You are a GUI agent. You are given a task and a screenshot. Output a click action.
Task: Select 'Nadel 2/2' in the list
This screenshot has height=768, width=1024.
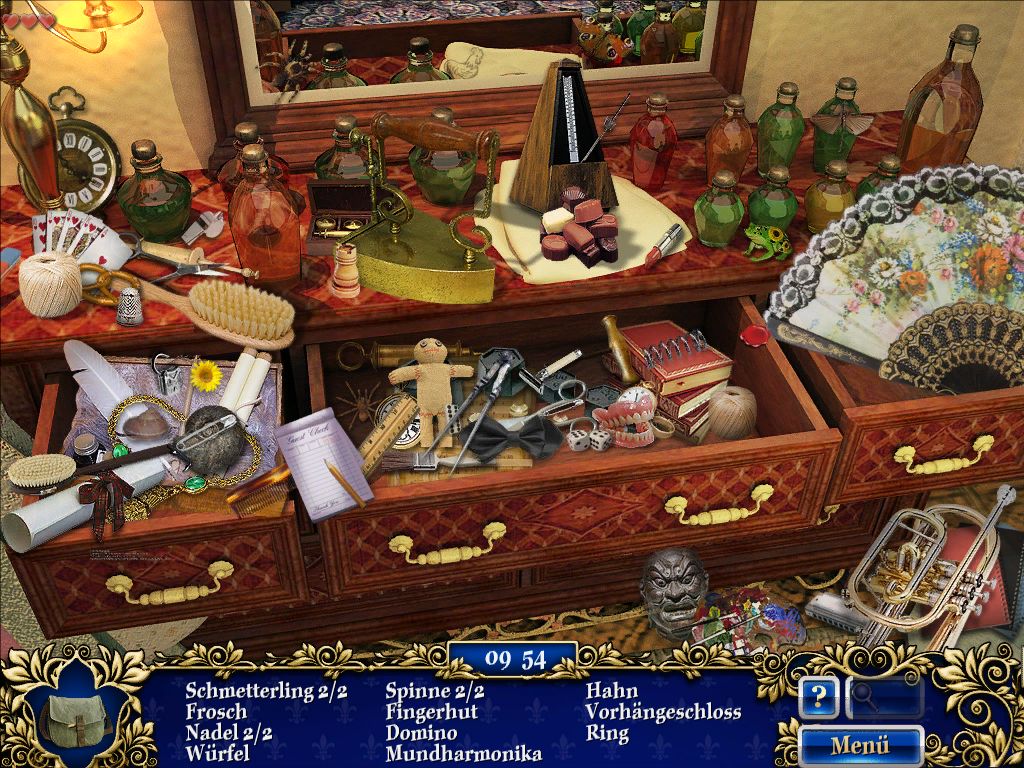[229, 733]
